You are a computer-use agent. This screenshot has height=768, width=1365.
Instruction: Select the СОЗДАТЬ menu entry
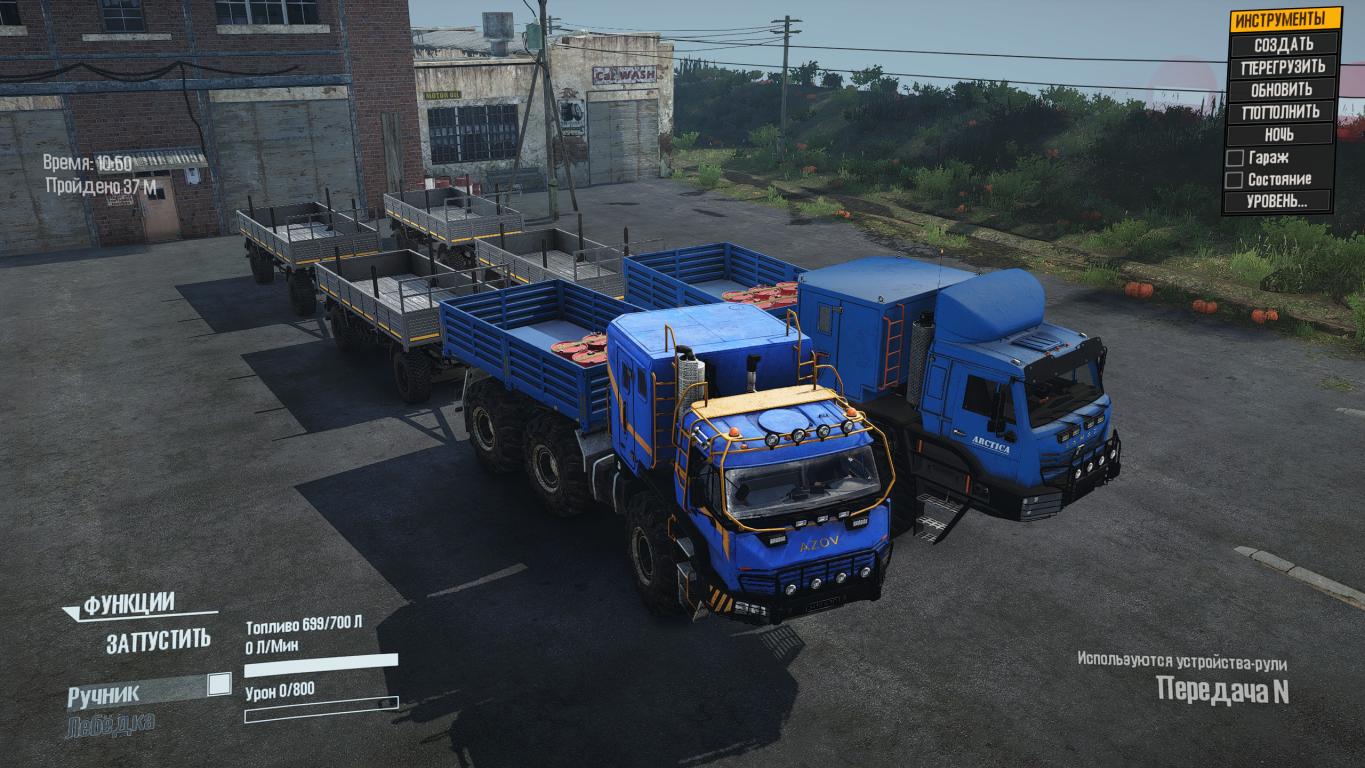[1283, 44]
